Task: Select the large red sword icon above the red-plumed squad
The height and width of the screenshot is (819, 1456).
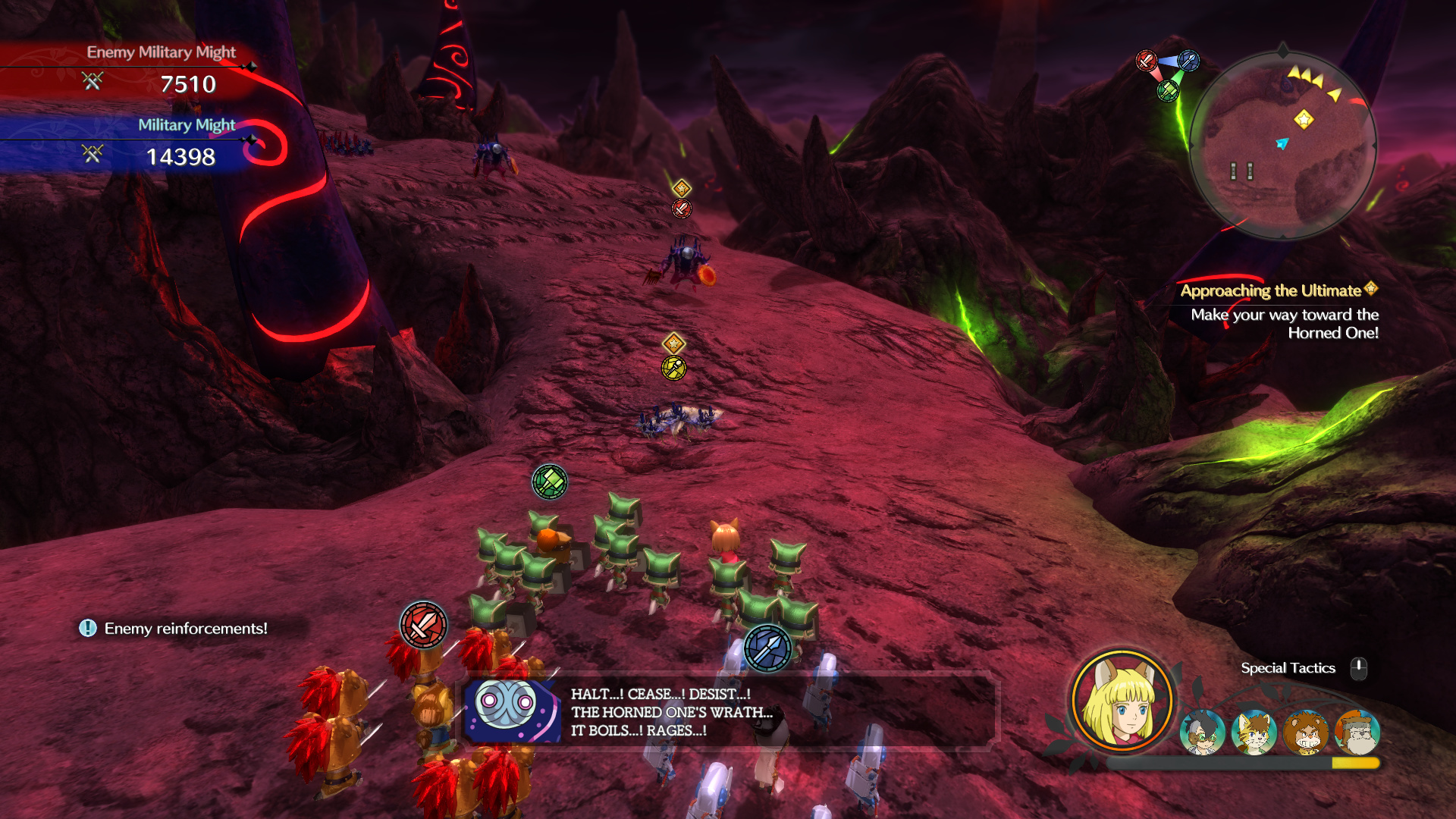Action: tap(423, 626)
